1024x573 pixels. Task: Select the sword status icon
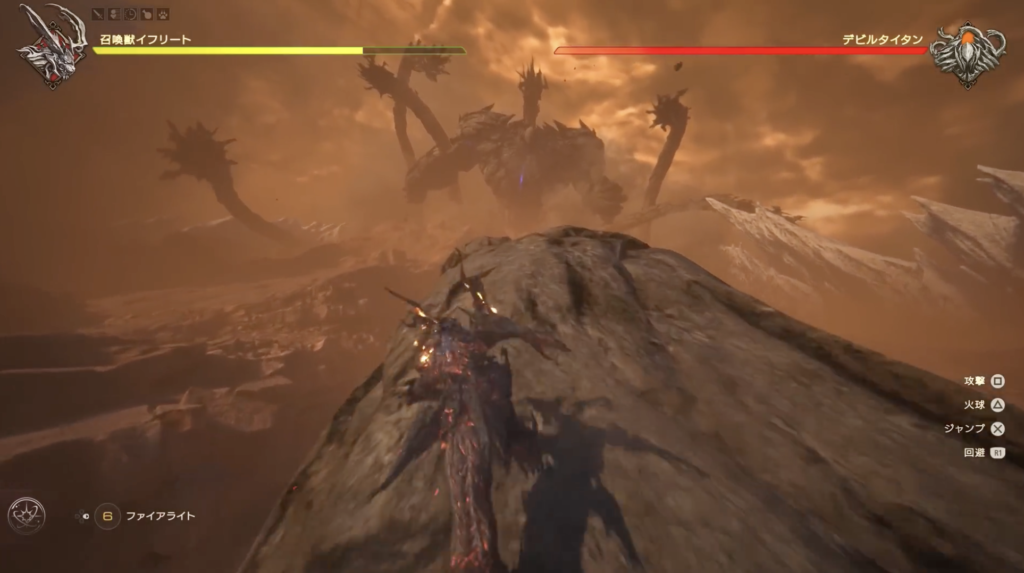[98, 15]
